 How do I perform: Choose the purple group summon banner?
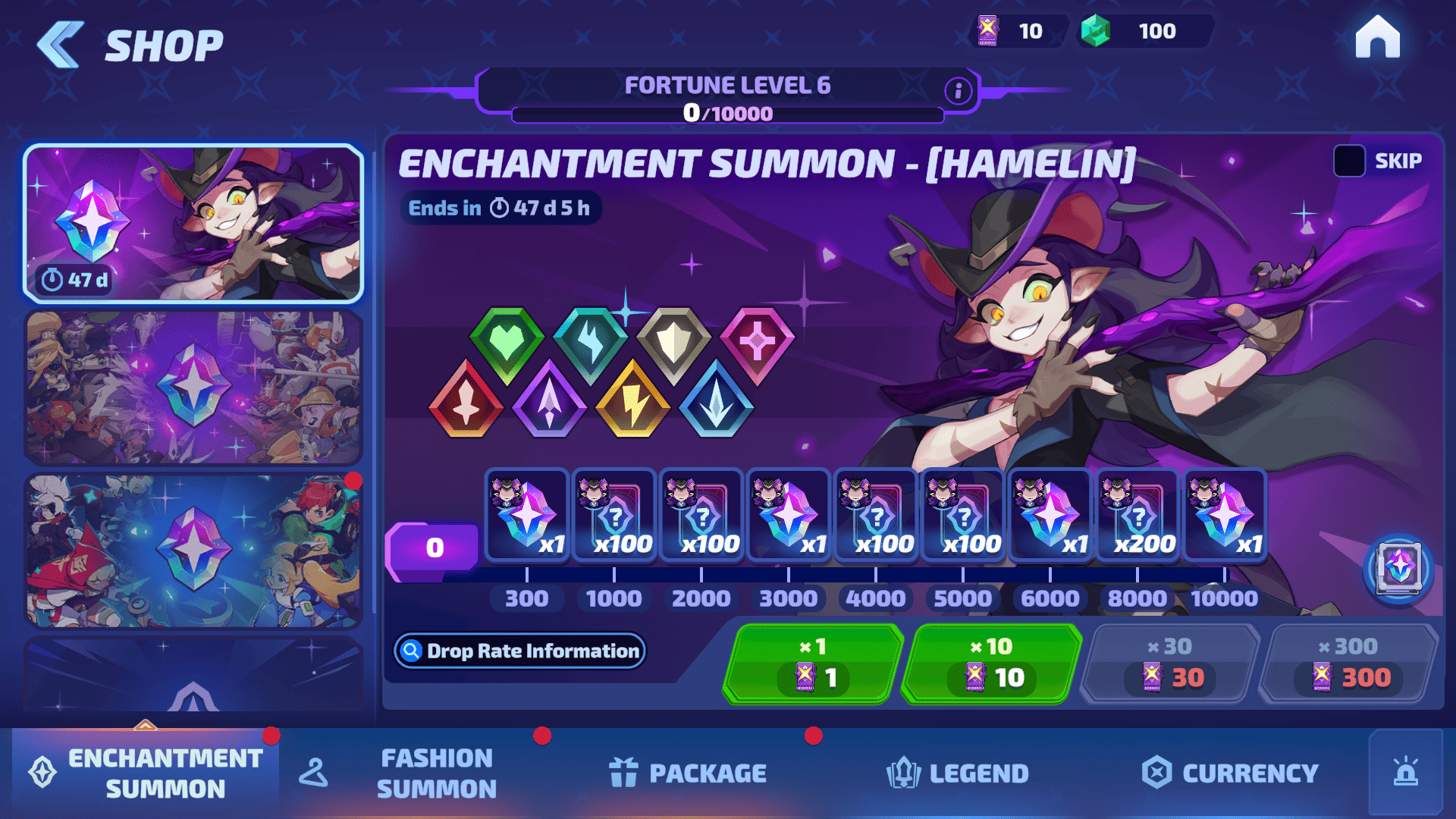pos(193,387)
